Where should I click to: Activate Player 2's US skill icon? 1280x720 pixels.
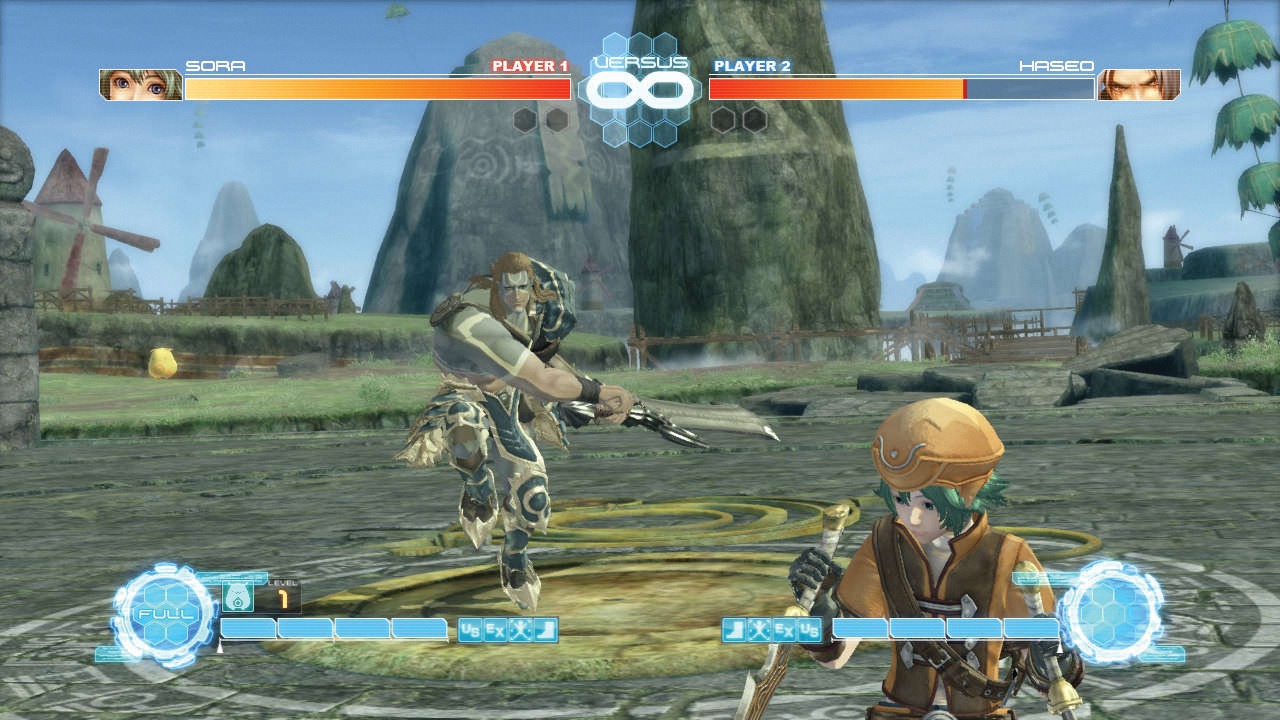pos(809,630)
